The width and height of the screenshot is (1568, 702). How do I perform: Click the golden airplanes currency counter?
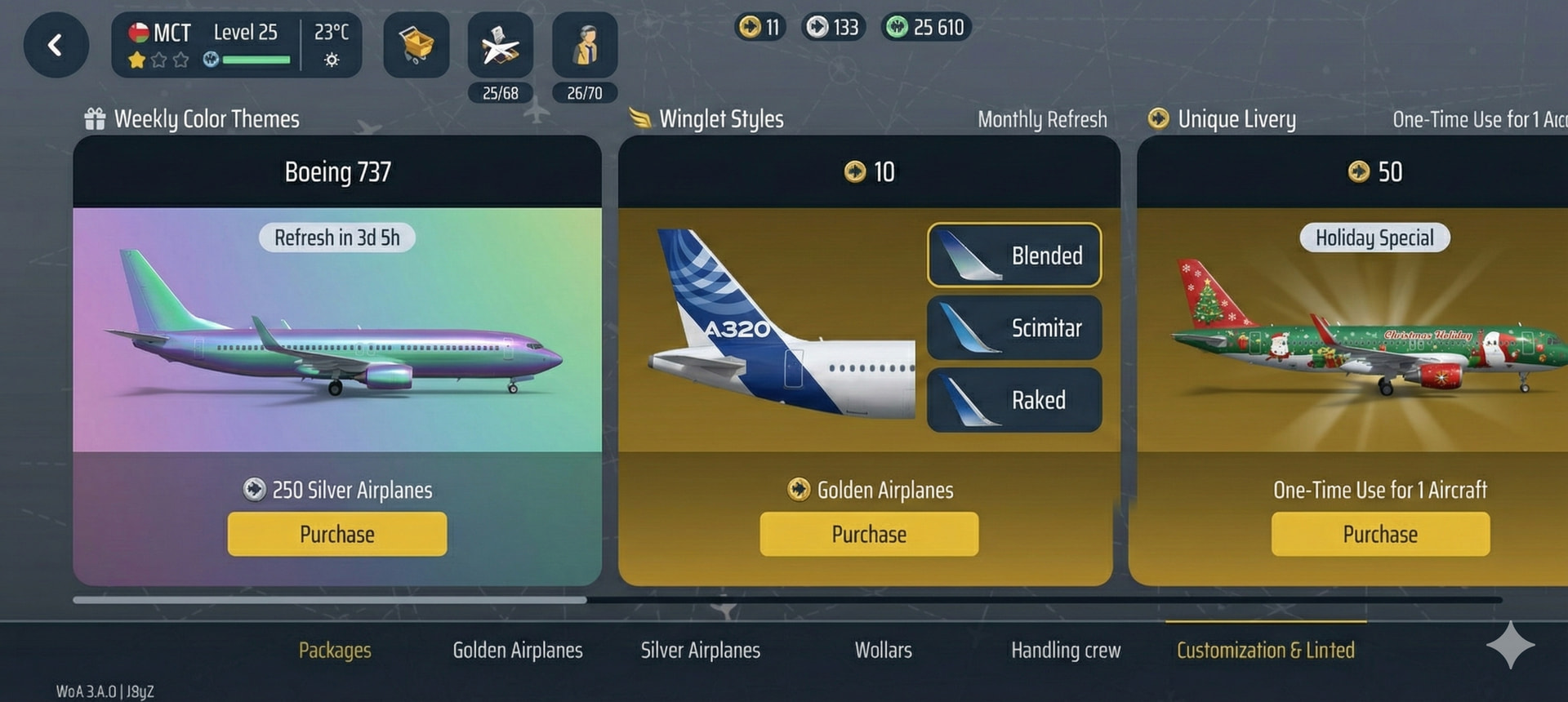point(760,28)
